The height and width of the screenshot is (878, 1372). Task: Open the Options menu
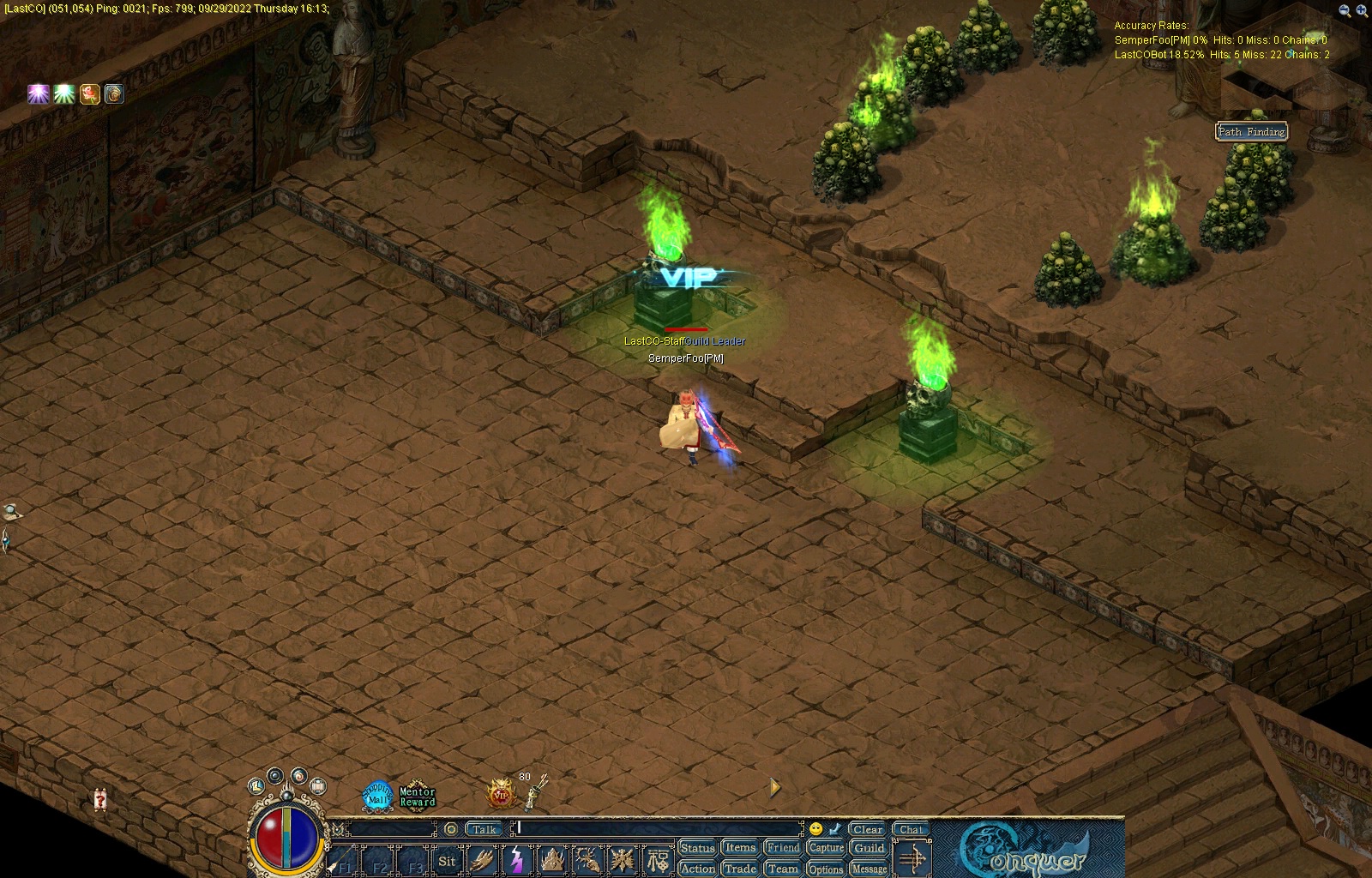826,869
